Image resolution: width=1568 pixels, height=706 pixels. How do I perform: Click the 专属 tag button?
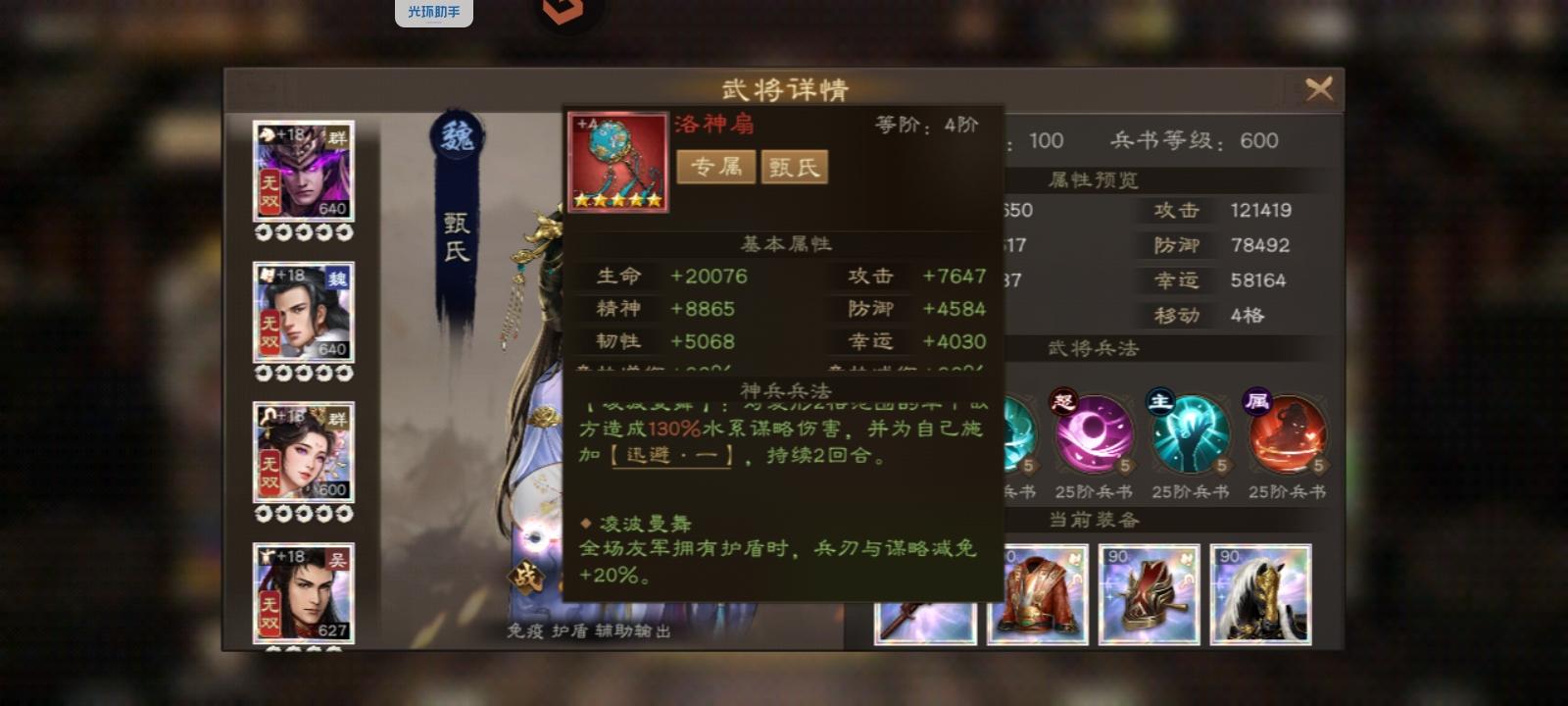716,167
